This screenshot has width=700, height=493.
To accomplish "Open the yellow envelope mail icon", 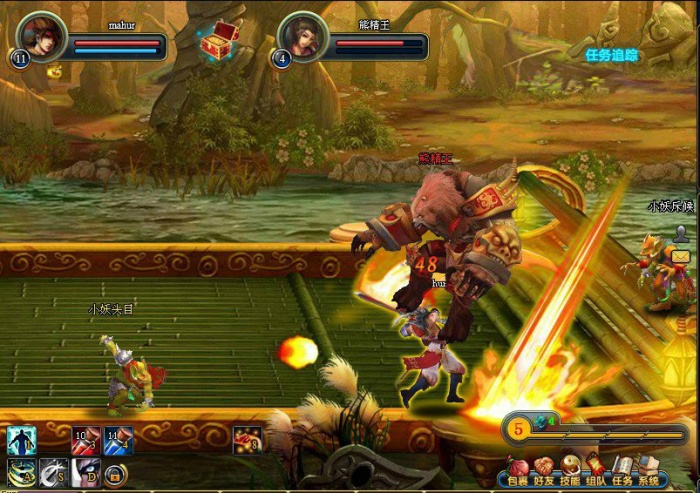I will tap(681, 258).
